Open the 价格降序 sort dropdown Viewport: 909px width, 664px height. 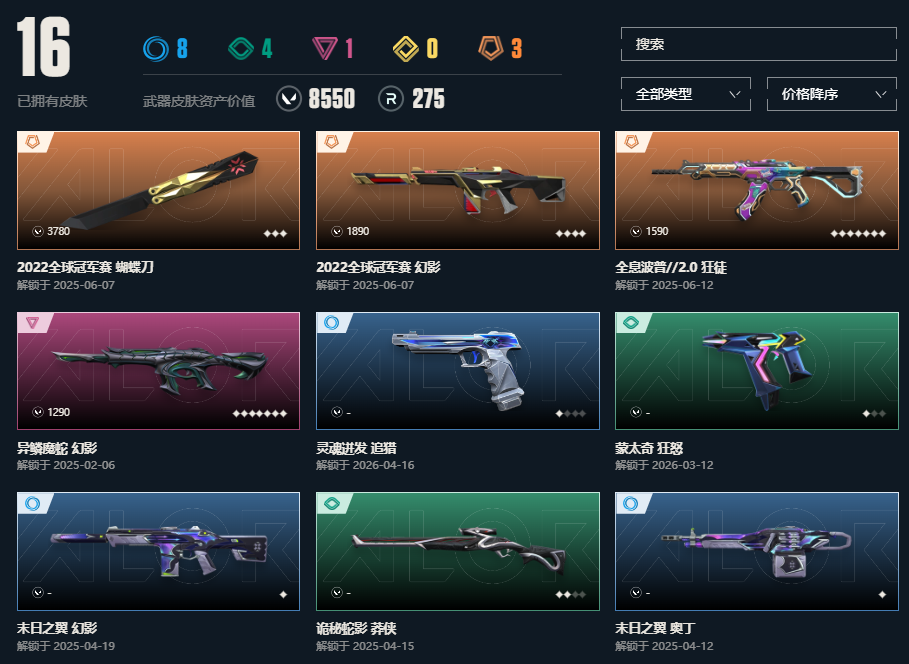pos(831,95)
